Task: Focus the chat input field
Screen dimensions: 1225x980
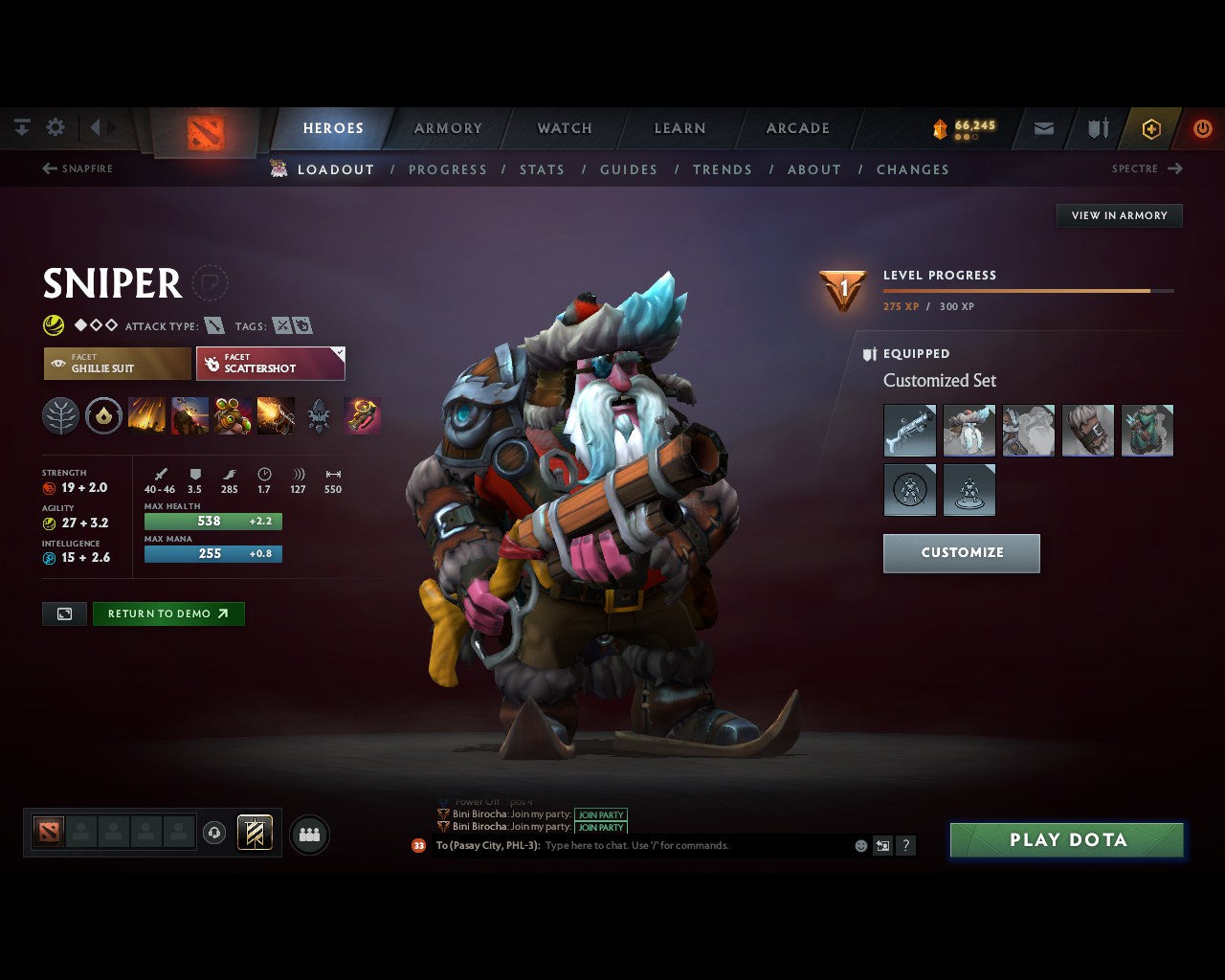Action: [x=694, y=846]
